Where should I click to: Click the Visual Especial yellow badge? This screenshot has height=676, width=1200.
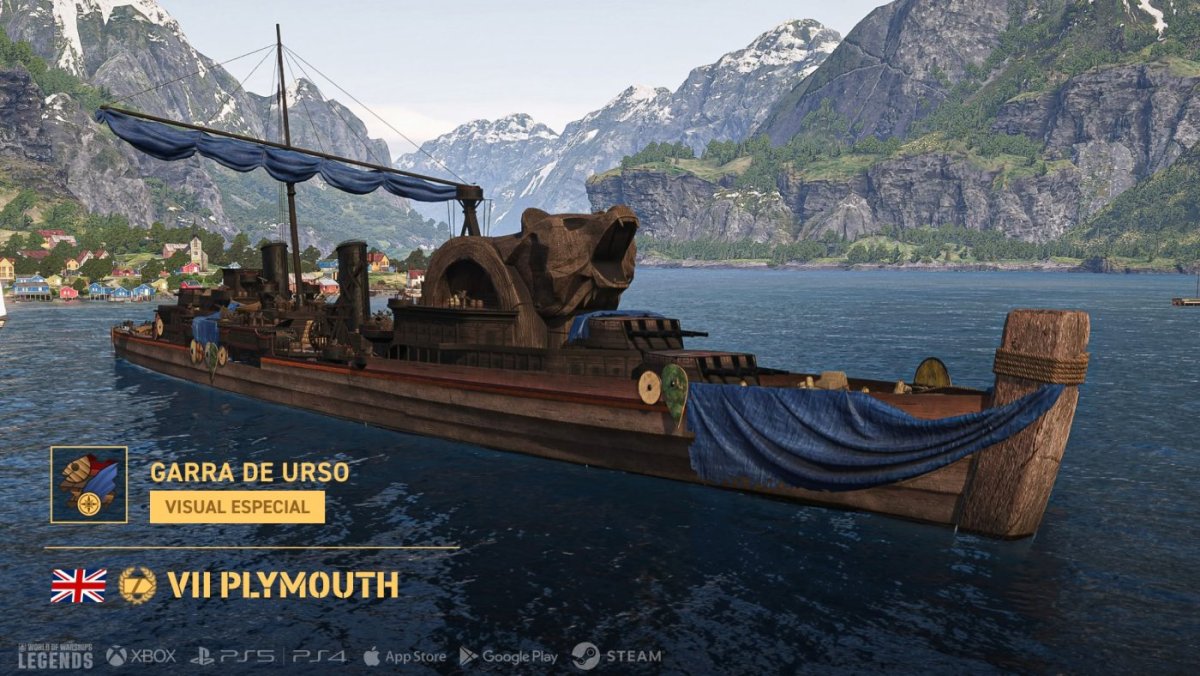pos(237,507)
